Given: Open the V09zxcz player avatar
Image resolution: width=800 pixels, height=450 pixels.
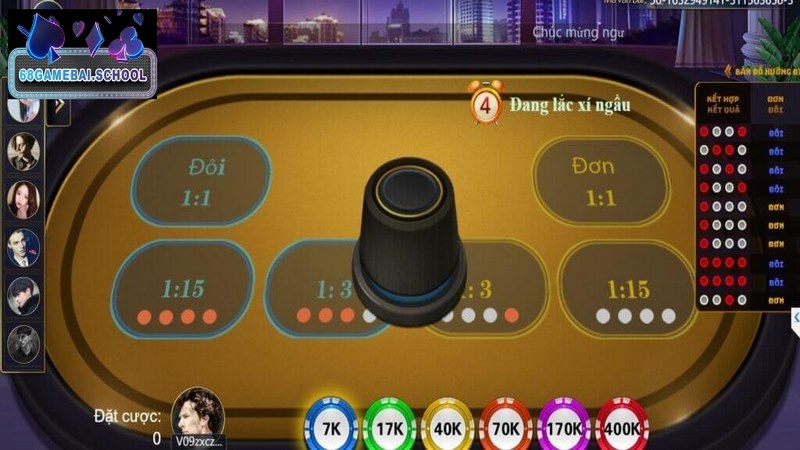Looking at the screenshot, I should click(x=197, y=413).
